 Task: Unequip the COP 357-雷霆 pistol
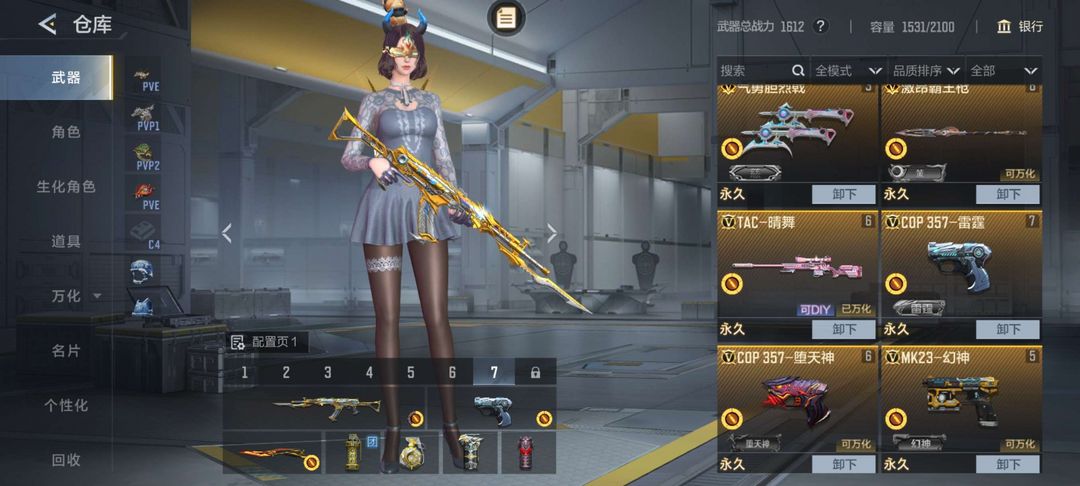pyautogui.click(x=1008, y=329)
